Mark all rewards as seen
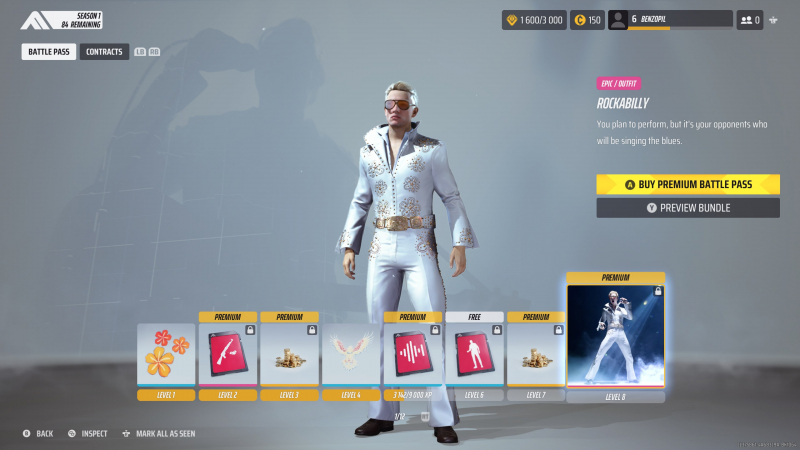 (158, 434)
